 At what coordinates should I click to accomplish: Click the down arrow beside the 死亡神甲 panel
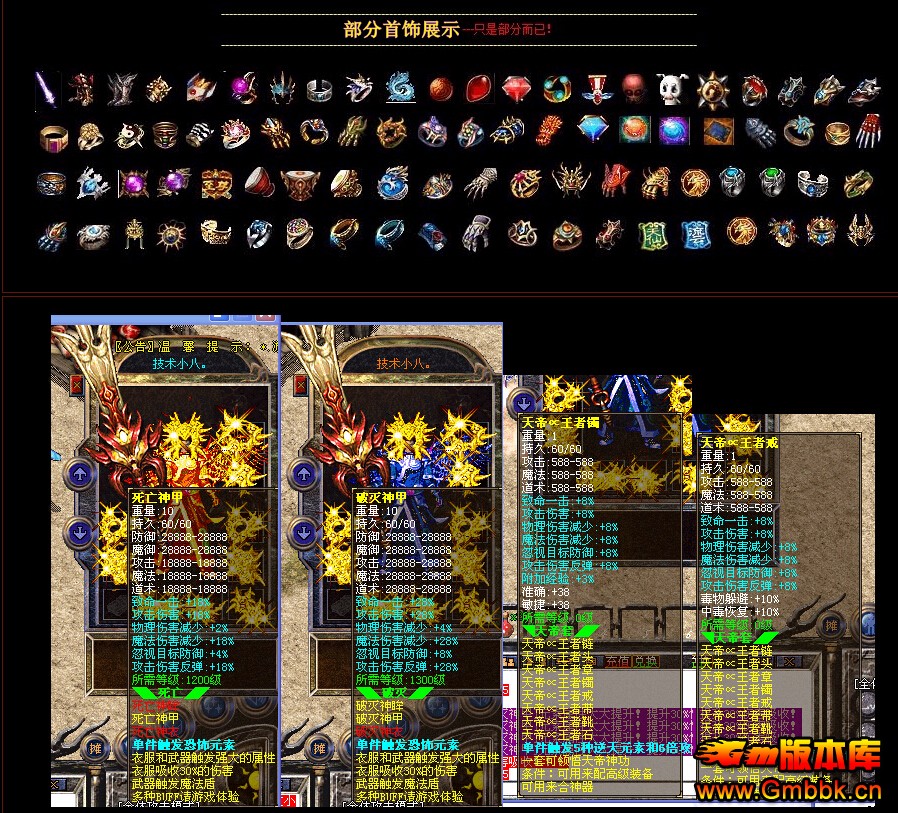80,532
